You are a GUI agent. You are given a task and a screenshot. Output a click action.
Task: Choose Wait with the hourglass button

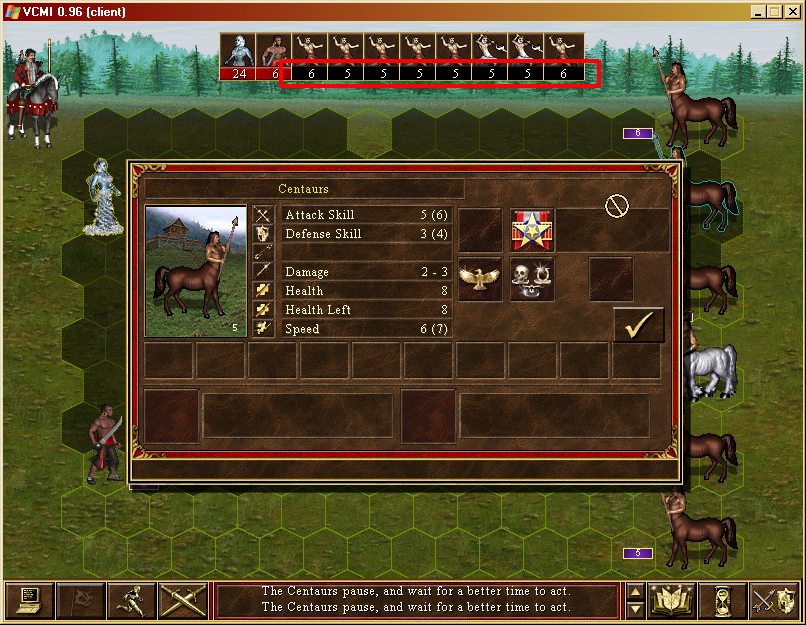click(x=721, y=600)
